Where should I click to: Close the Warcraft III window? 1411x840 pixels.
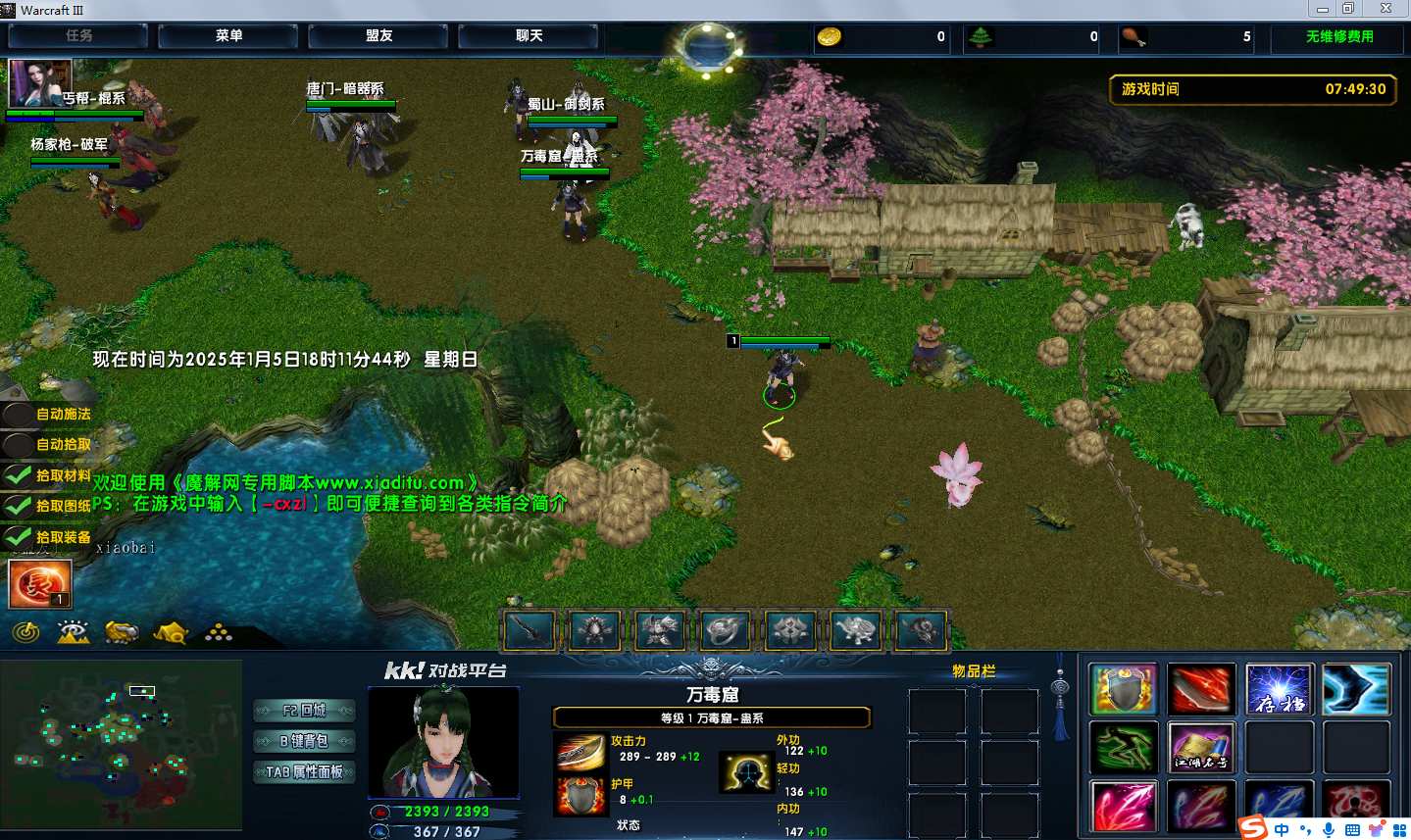tap(1386, 9)
